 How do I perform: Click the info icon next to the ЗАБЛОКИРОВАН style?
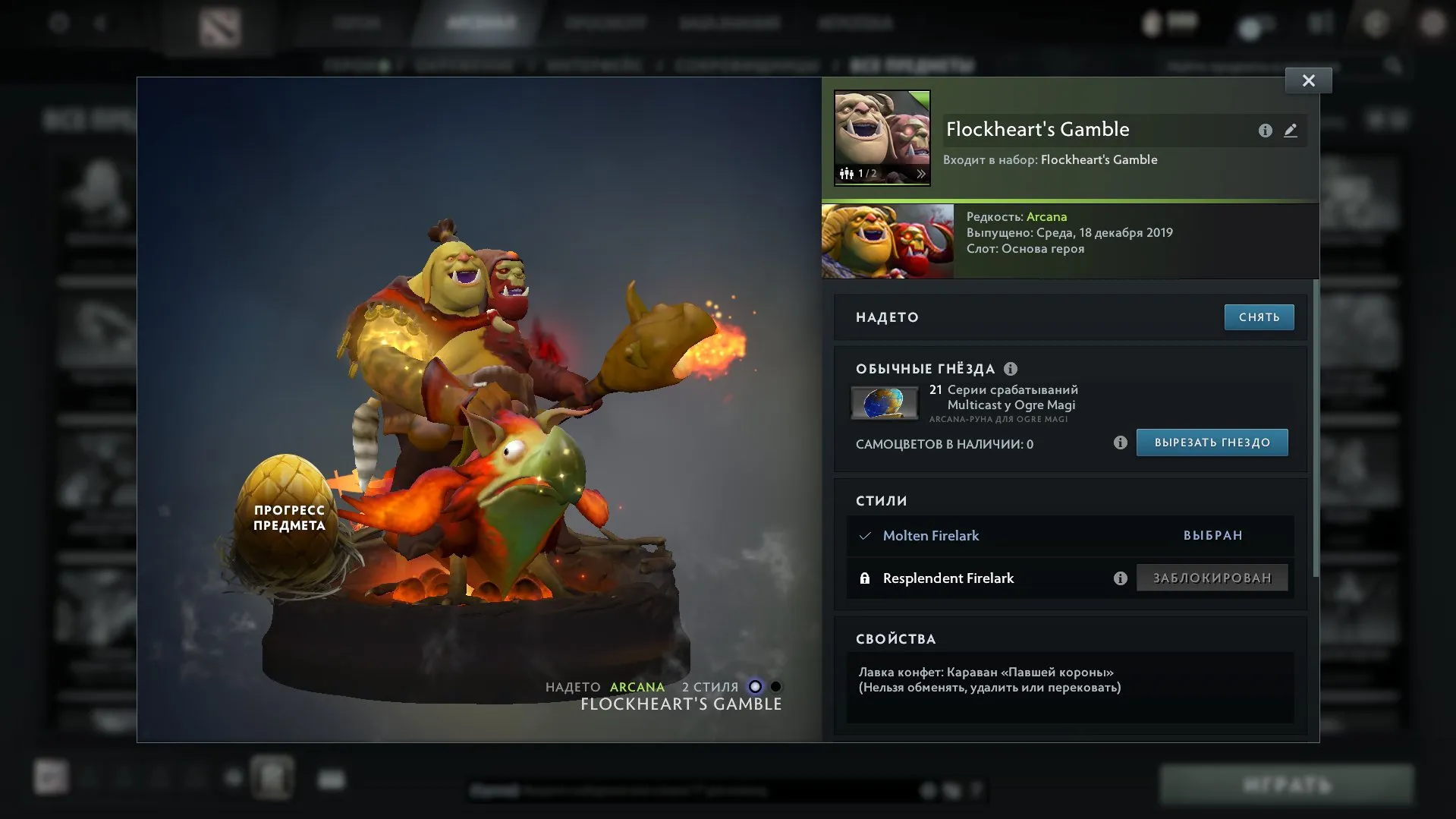tap(1120, 578)
